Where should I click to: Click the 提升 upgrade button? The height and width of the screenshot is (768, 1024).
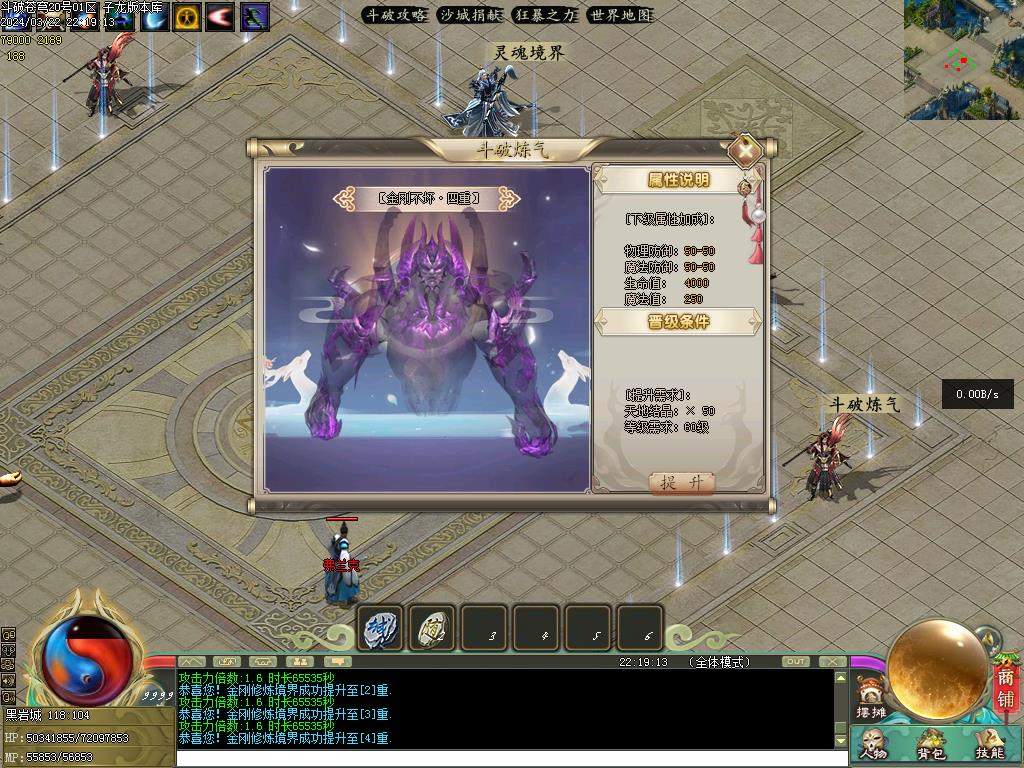tap(683, 483)
